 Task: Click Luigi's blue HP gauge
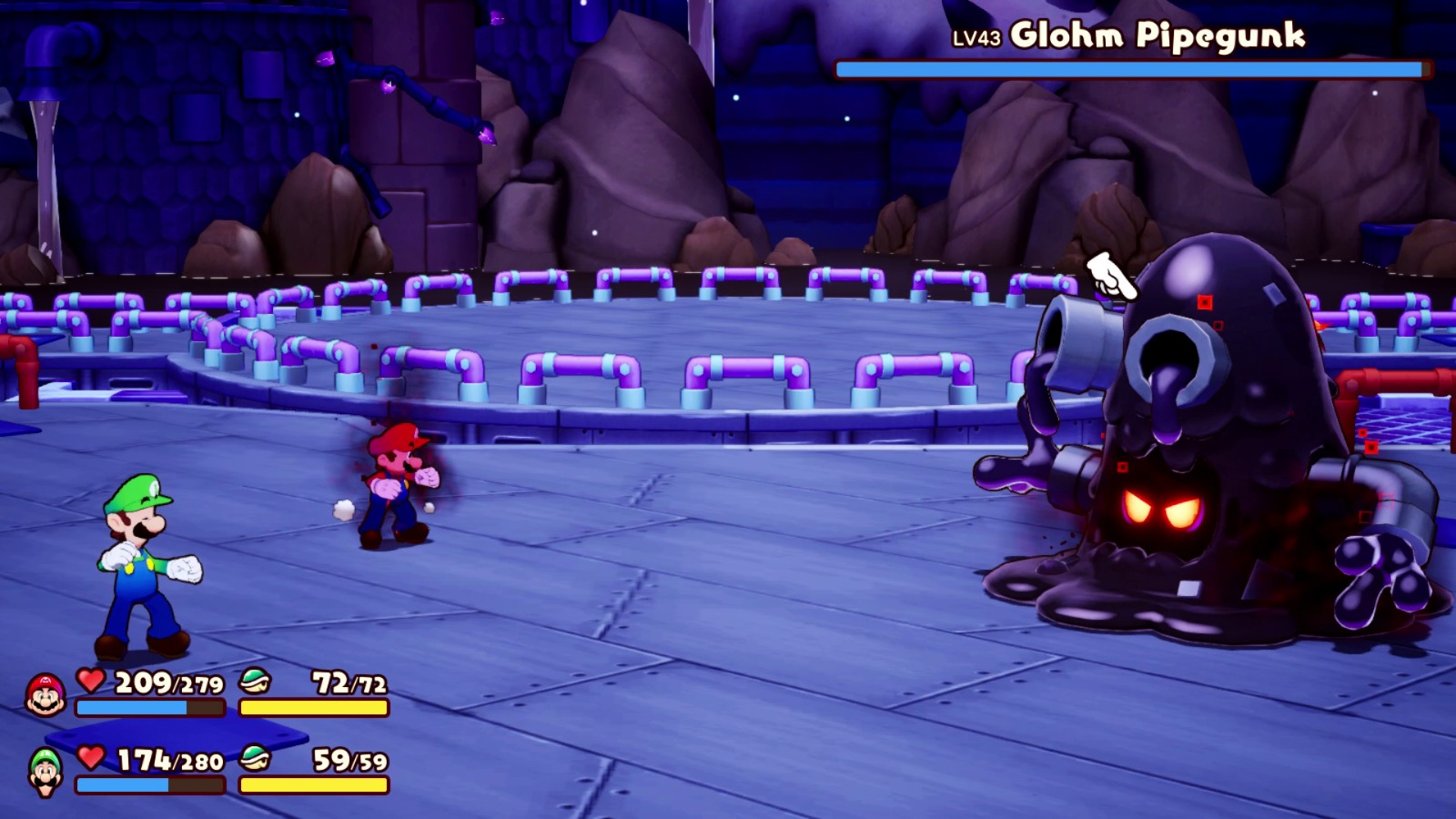click(148, 784)
